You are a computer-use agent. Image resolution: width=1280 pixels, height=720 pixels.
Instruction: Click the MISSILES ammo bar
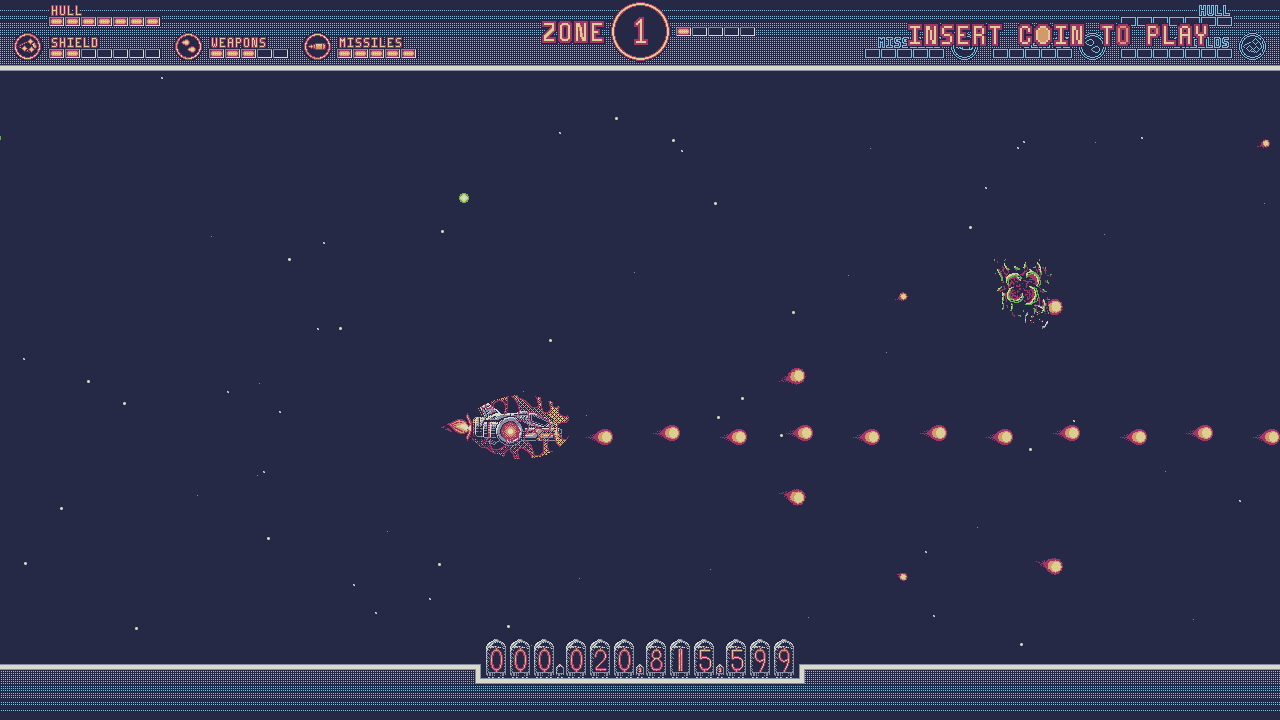coord(375,52)
